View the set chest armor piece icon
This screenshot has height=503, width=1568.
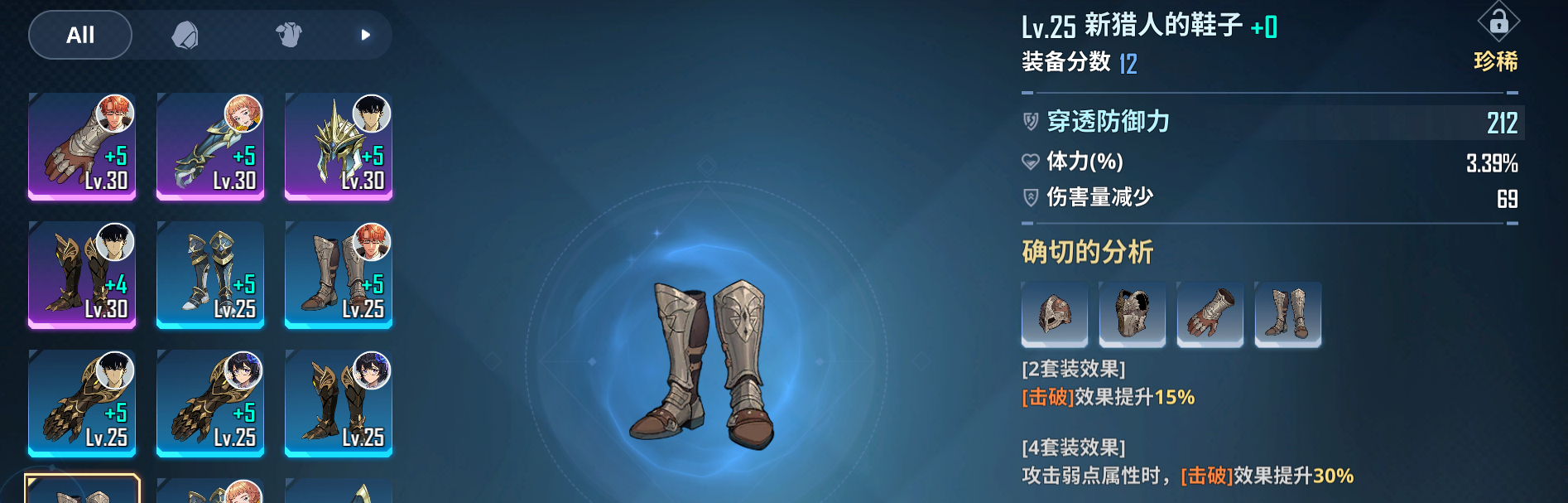coord(1132,314)
